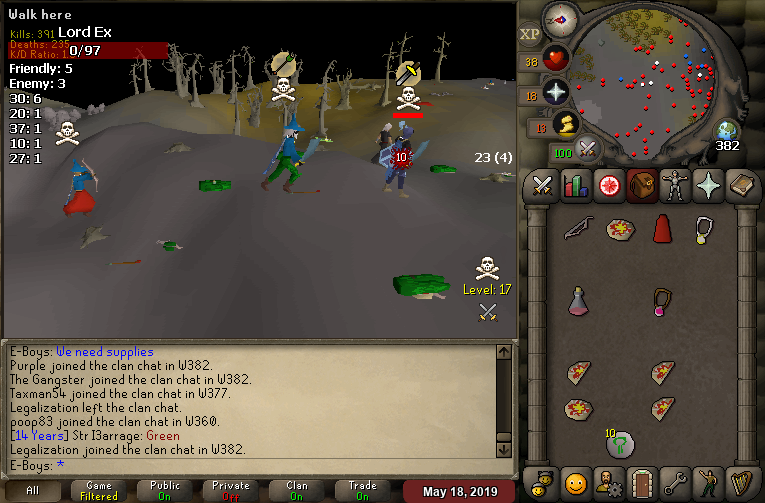Open the Settings wrench tab
This screenshot has height=503, width=765.
pos(674,483)
